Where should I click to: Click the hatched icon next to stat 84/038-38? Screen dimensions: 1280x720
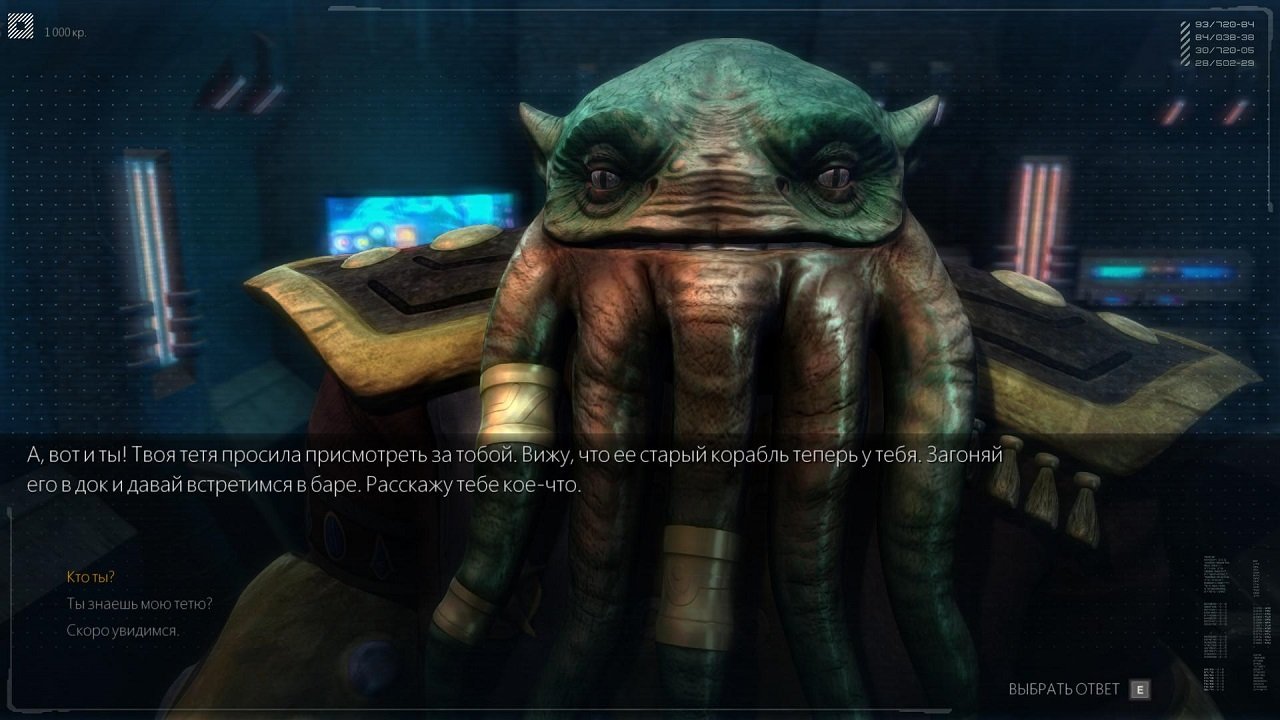click(x=1185, y=38)
